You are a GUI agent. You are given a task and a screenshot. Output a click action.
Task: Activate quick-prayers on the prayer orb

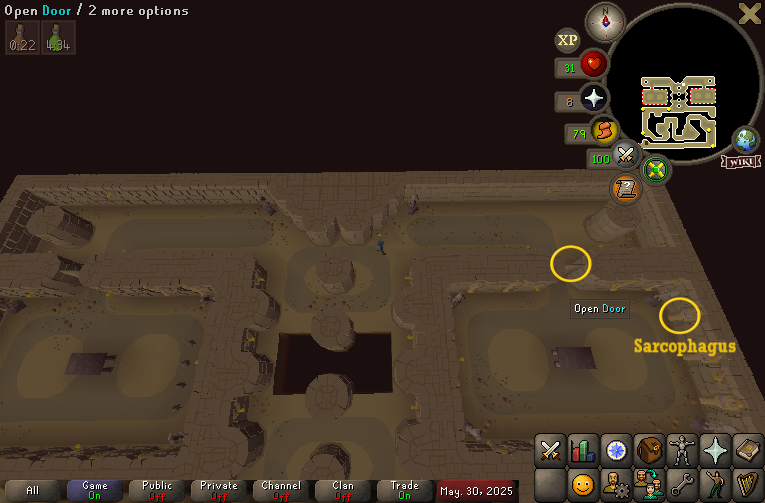[x=594, y=98]
